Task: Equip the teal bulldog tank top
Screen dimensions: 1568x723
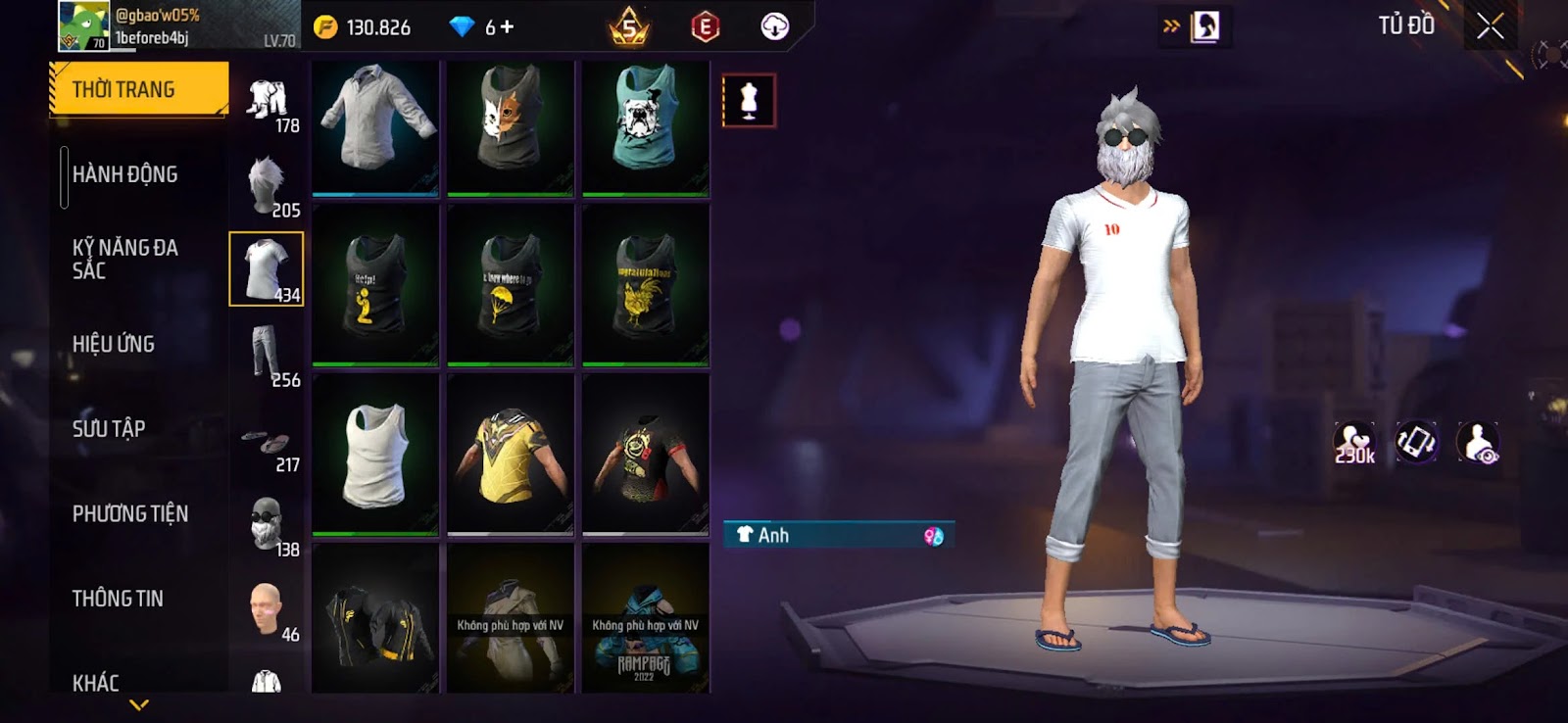Action: tap(646, 127)
